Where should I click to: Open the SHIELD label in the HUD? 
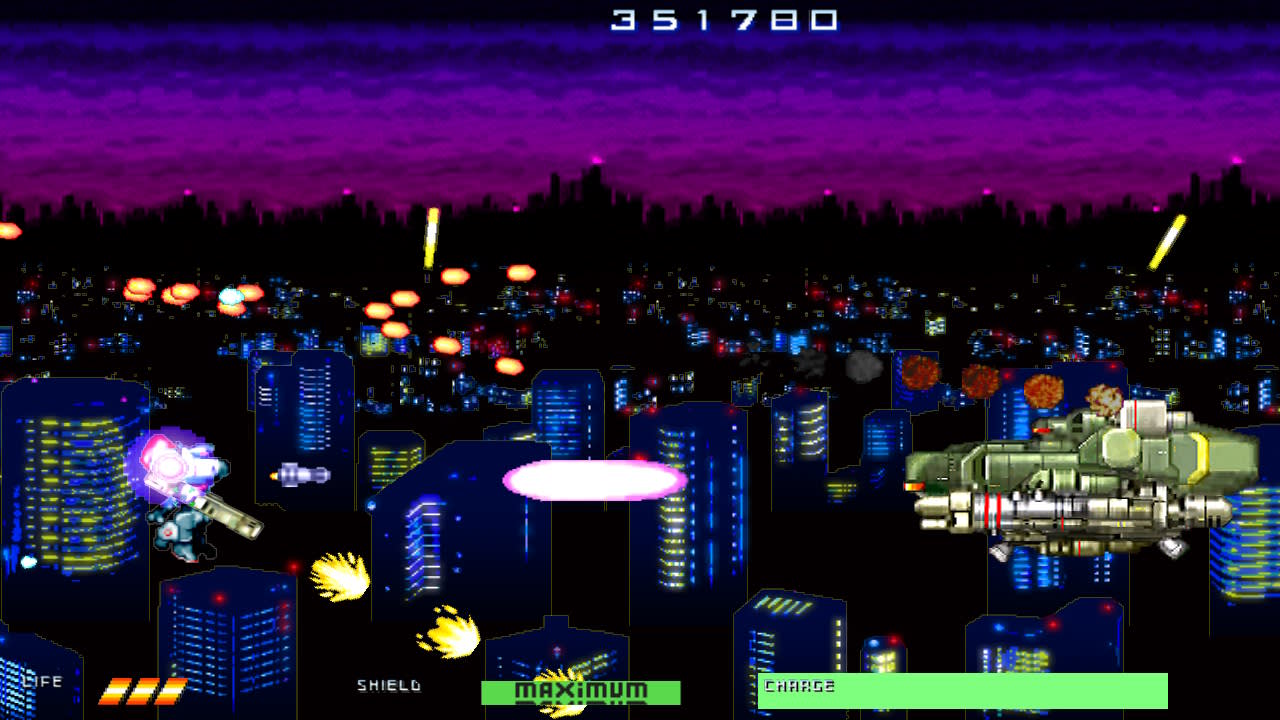click(388, 687)
